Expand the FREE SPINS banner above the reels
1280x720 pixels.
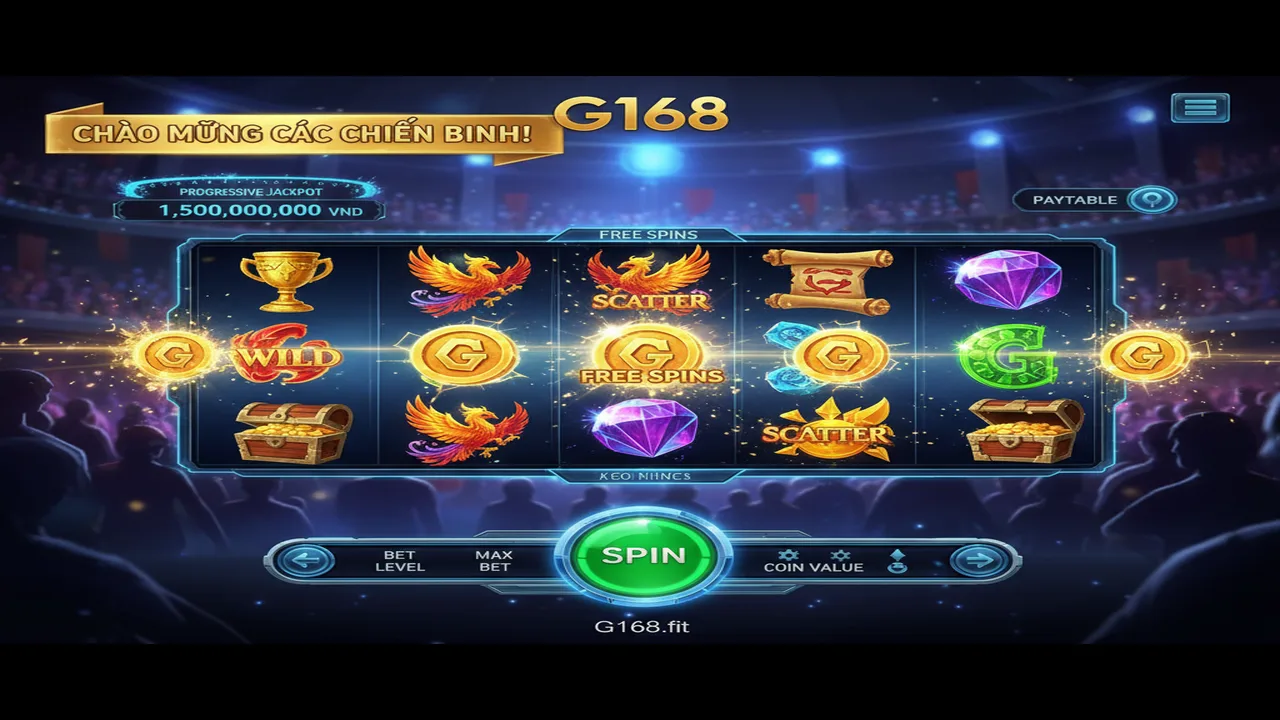pos(648,232)
